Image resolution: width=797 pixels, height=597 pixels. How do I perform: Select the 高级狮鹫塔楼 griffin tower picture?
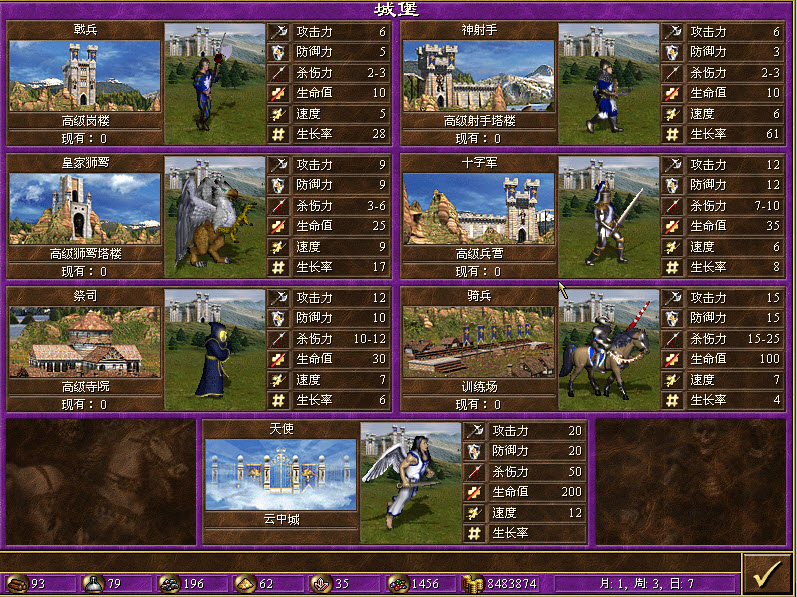click(85, 209)
